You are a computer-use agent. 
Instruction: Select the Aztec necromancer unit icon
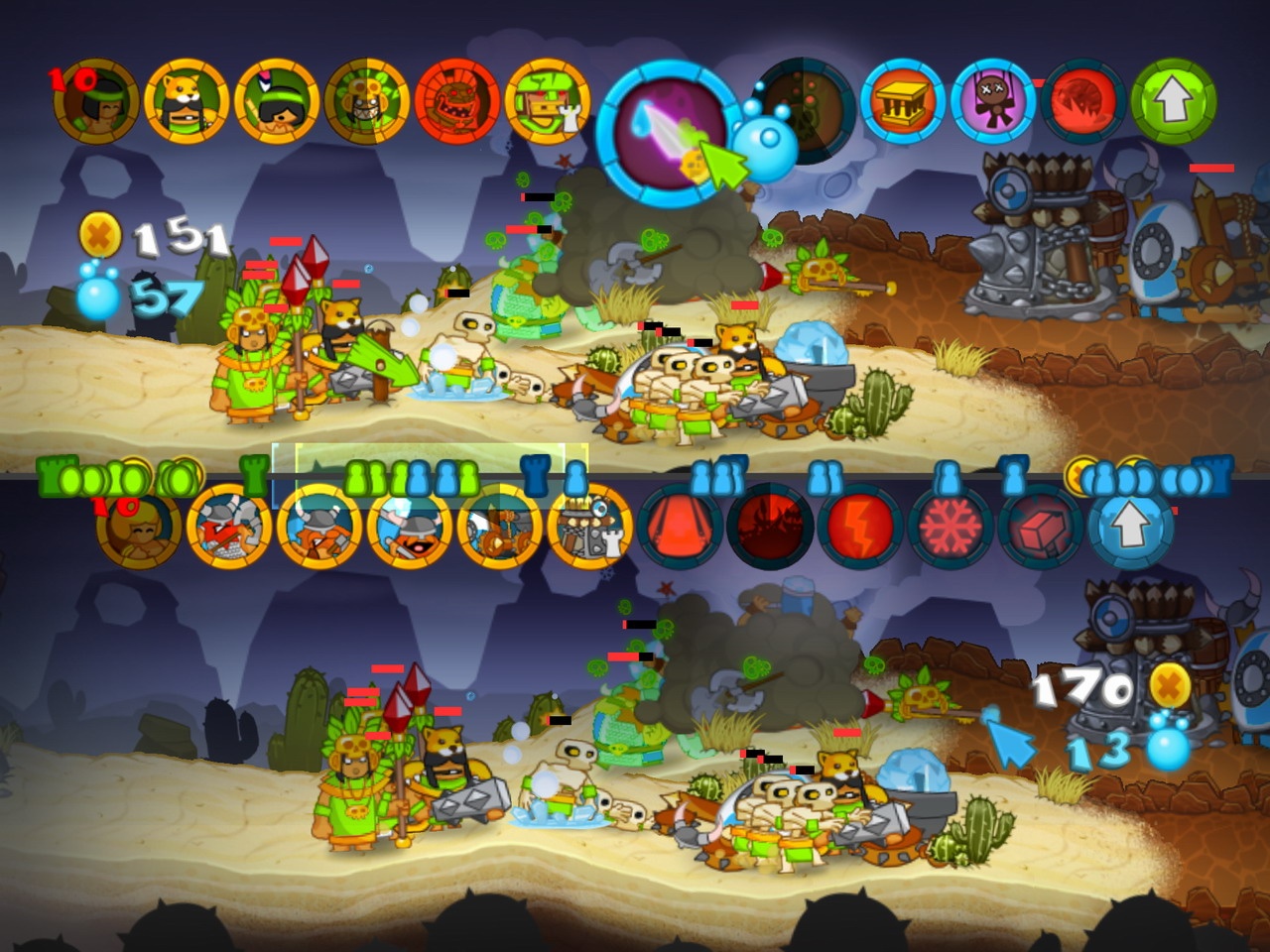point(371,99)
